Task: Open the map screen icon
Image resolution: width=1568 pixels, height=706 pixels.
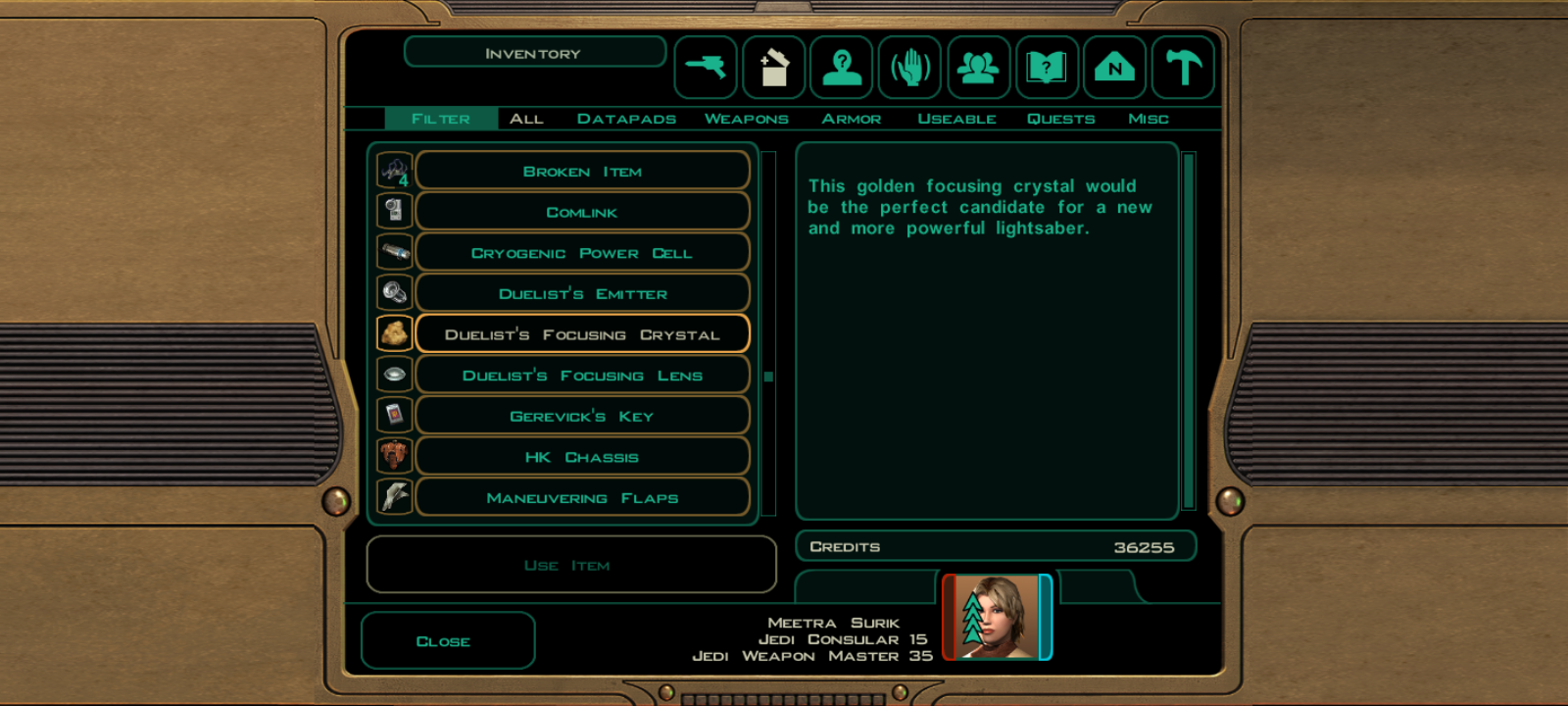Action: coord(1114,68)
